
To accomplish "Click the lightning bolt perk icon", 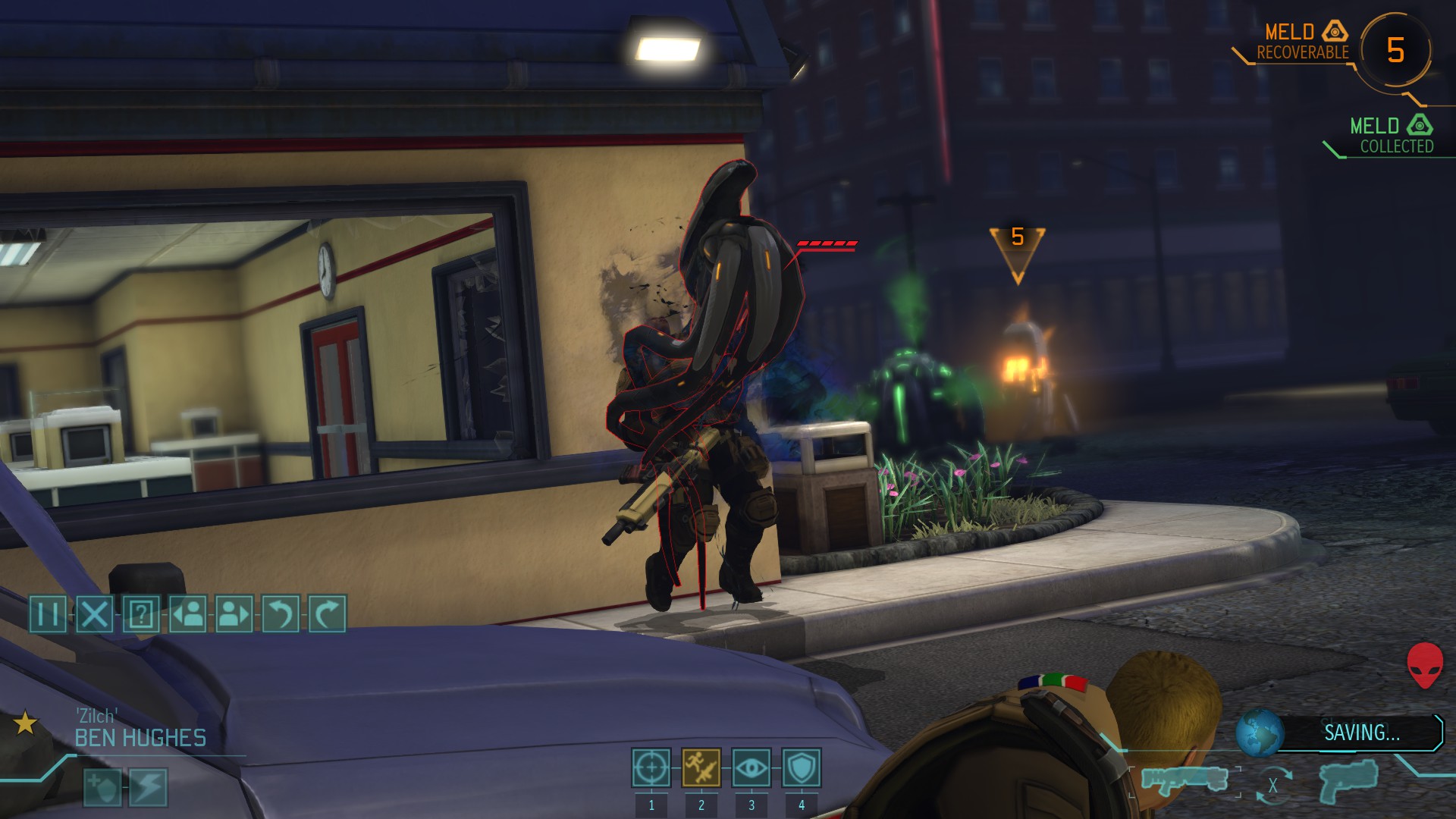I will [x=148, y=787].
